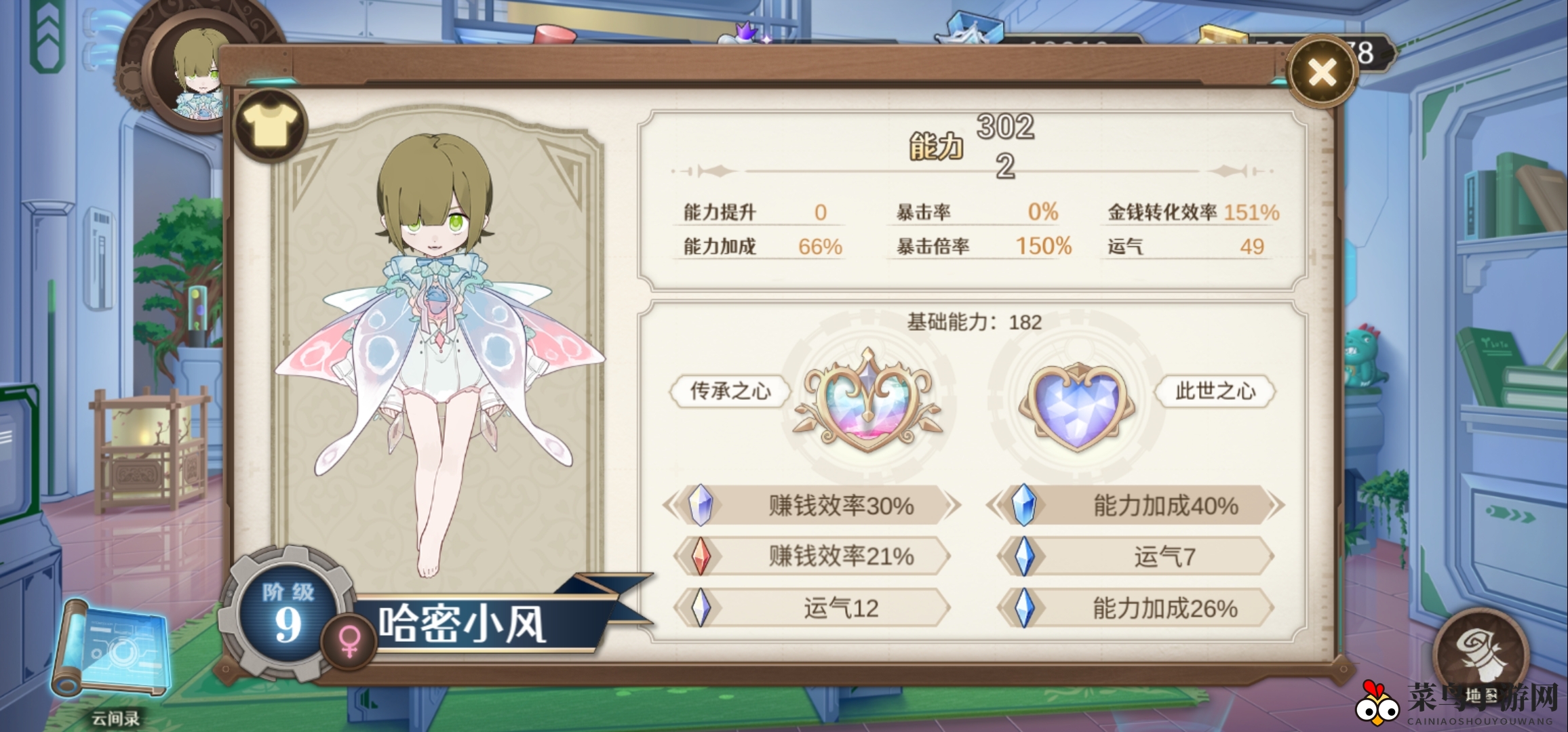Screen dimensions: 1568x732
Task: Click the red gem beside 赚钱效率21%
Action: pos(701,557)
